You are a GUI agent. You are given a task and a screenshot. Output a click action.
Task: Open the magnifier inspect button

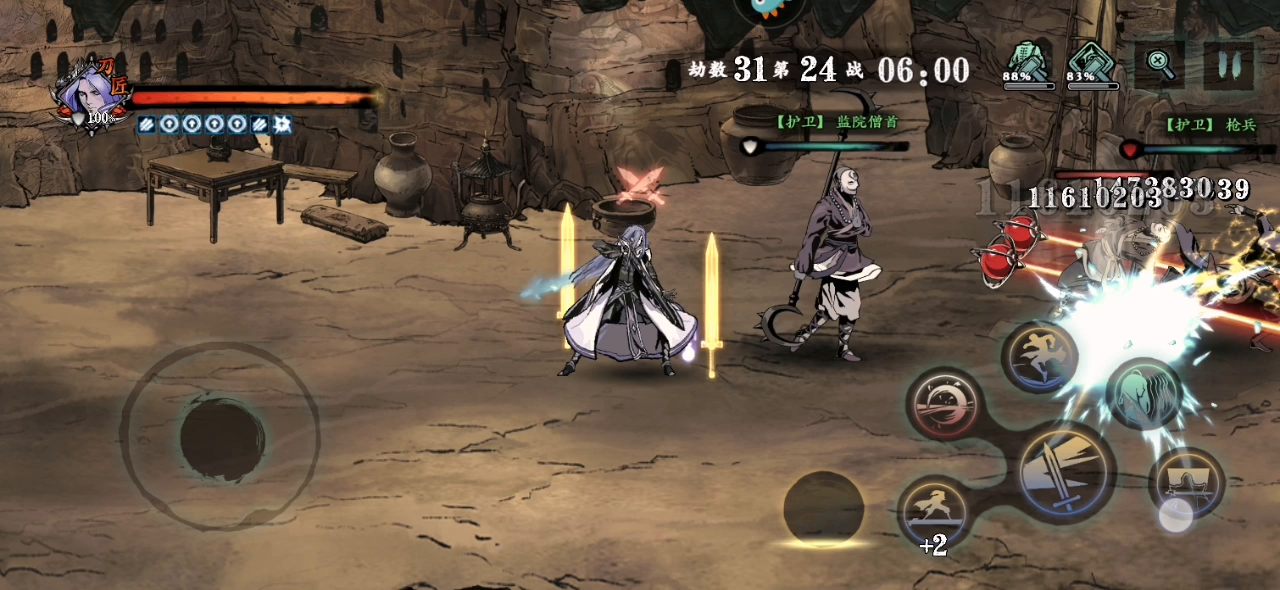[1160, 65]
